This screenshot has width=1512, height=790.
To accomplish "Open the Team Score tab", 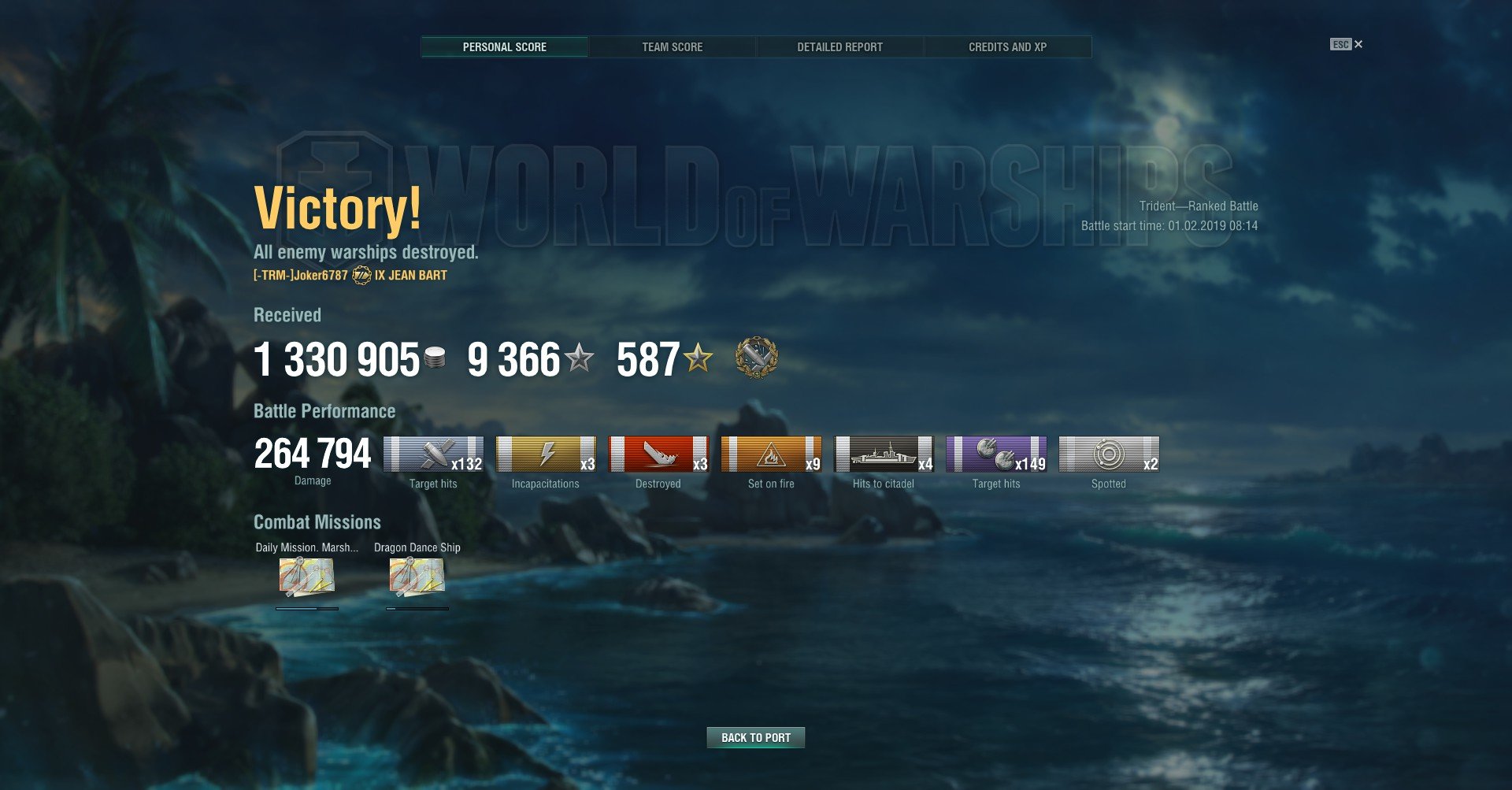I will tap(672, 47).
